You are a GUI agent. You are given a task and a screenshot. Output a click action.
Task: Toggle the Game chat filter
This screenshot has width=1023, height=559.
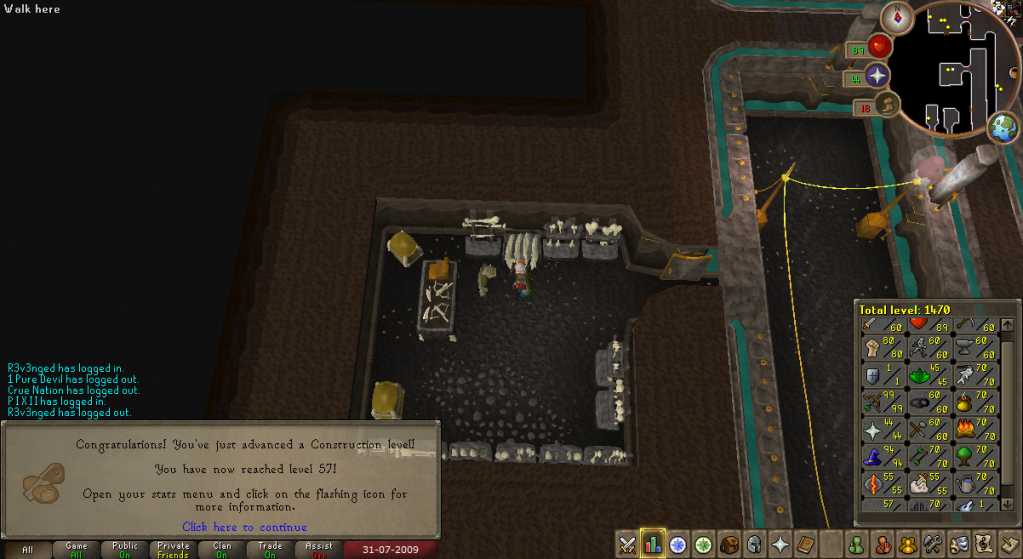76,550
